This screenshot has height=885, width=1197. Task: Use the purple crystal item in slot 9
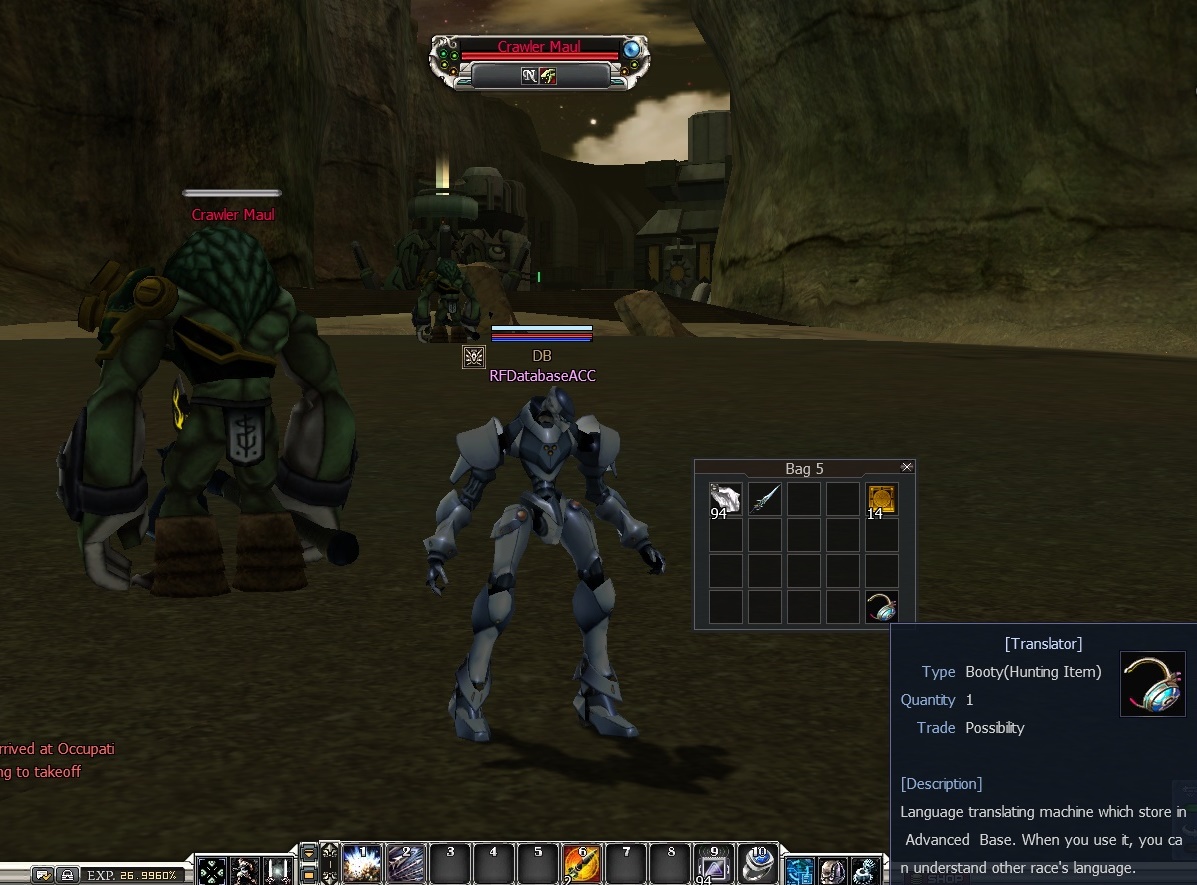click(x=714, y=864)
